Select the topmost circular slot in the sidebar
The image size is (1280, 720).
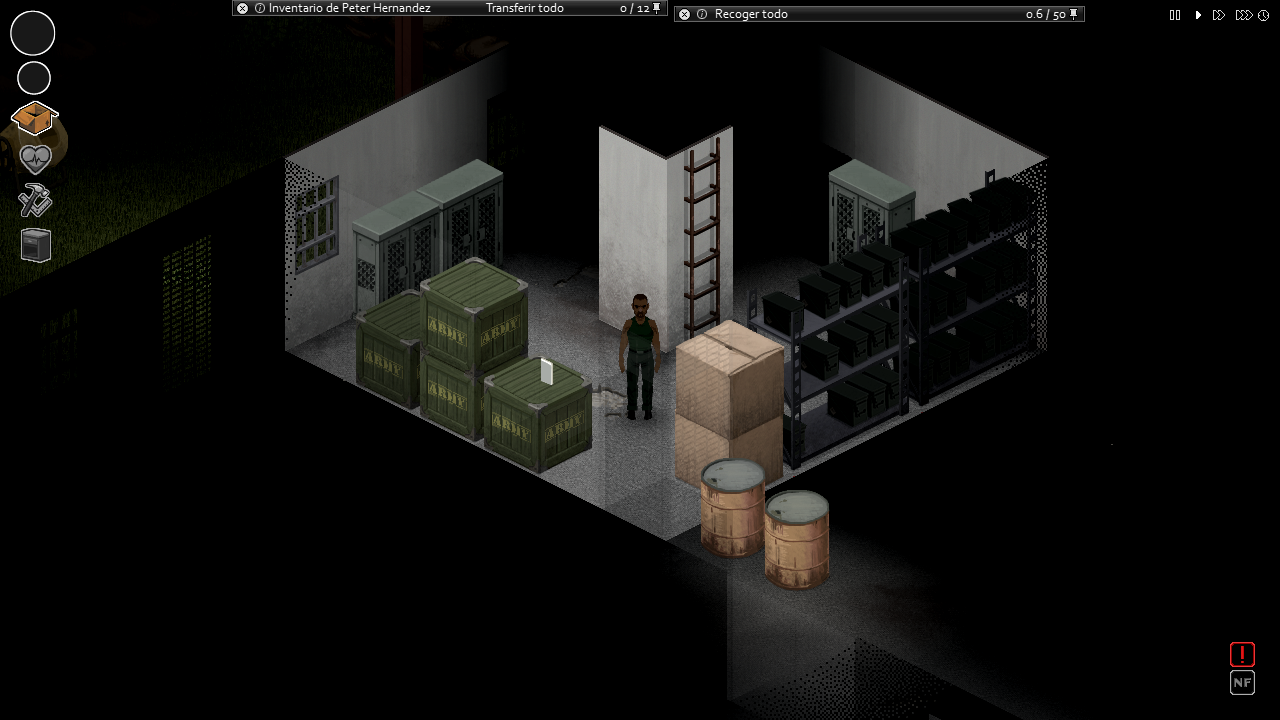coord(32,33)
